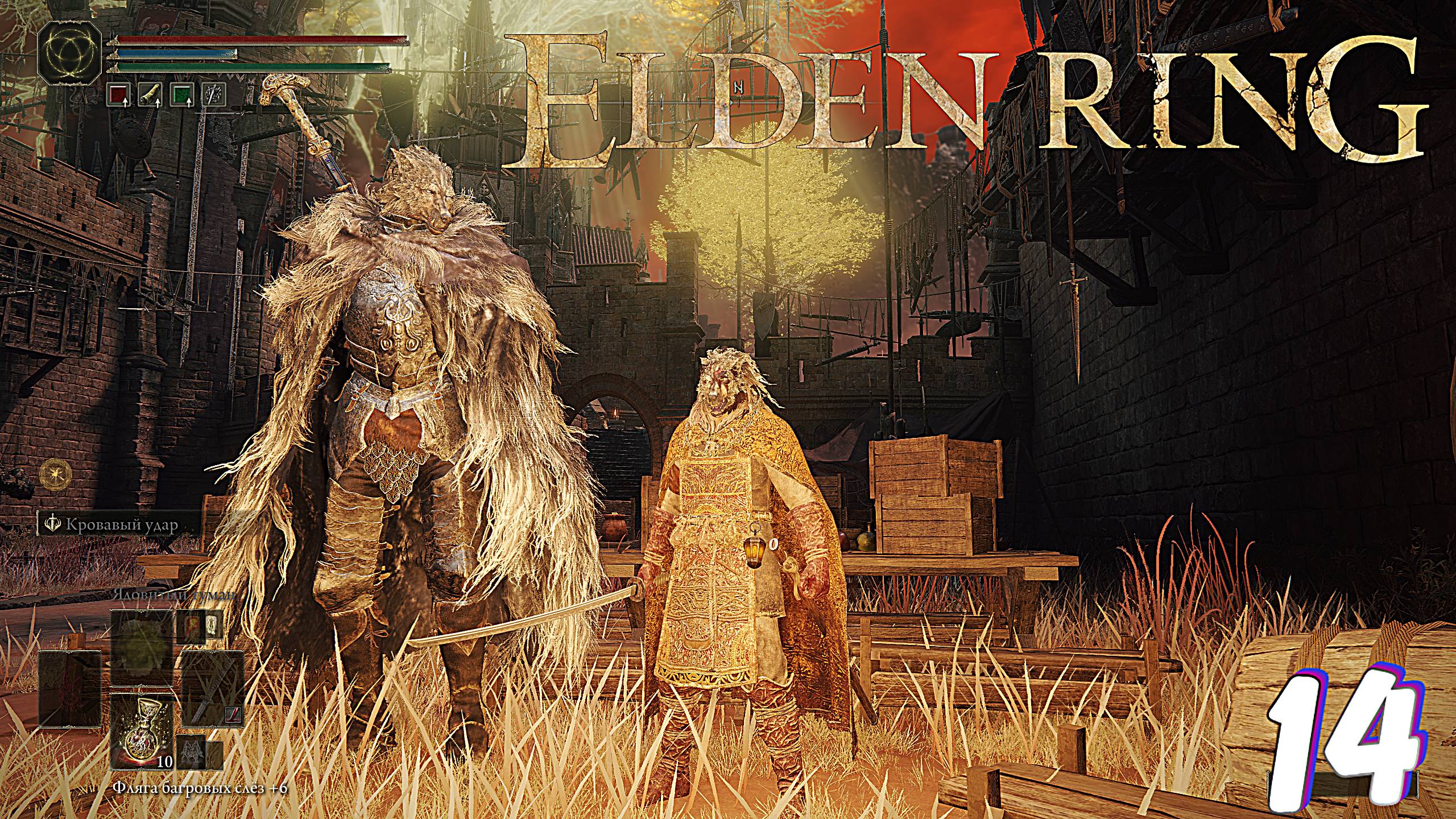Select the red physick buff icon

[118, 95]
